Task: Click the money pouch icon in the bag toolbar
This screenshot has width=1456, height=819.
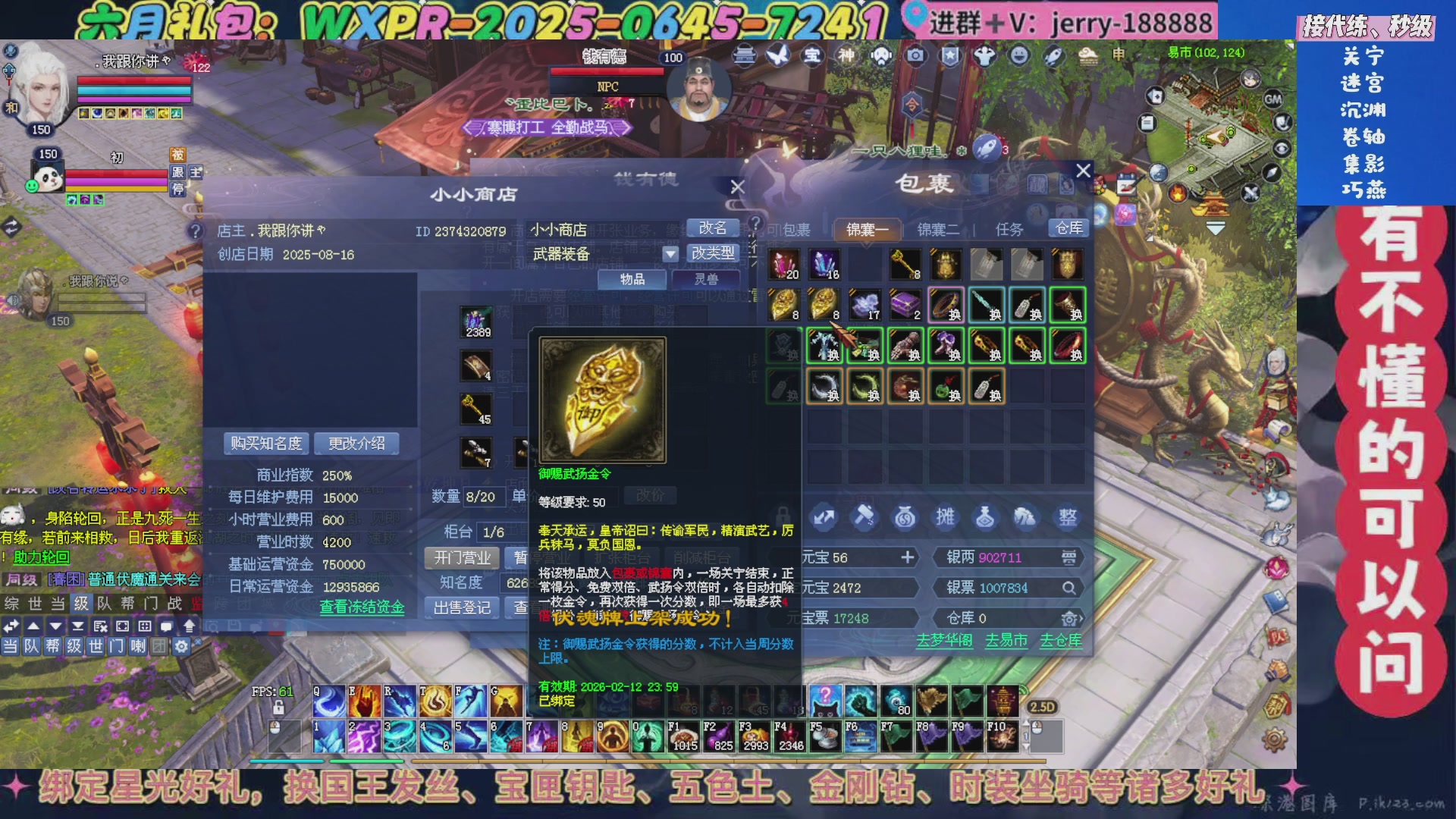Action: [x=905, y=518]
